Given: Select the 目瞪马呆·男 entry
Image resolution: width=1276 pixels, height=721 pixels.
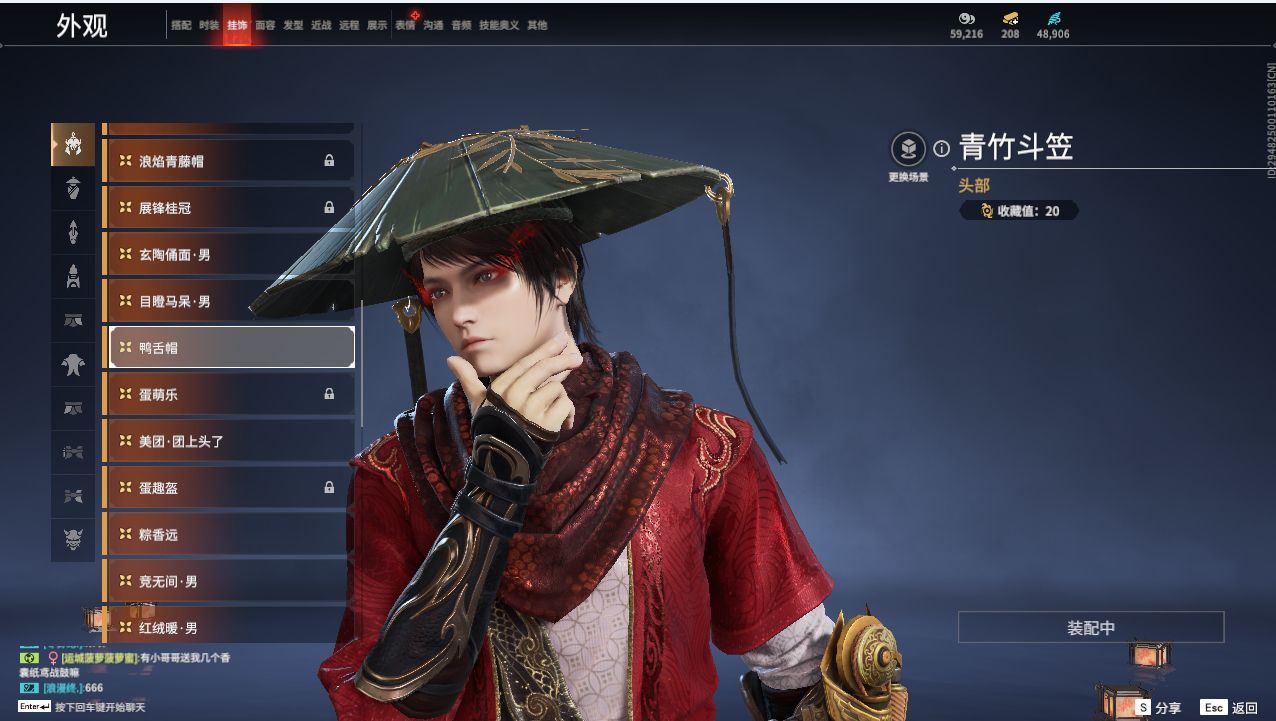Looking at the screenshot, I should click(x=228, y=301).
